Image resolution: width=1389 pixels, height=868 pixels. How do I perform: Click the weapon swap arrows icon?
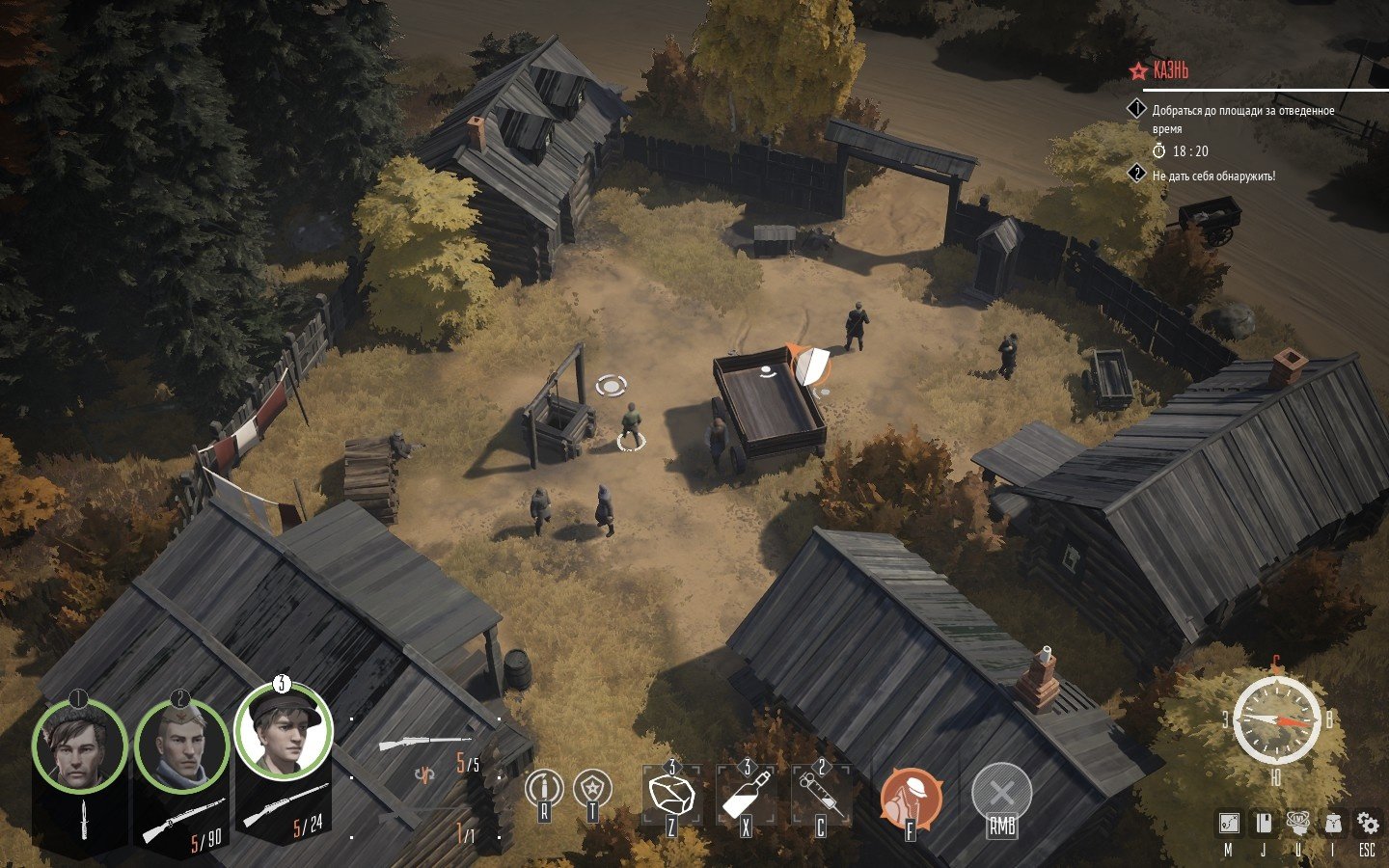coord(422,773)
